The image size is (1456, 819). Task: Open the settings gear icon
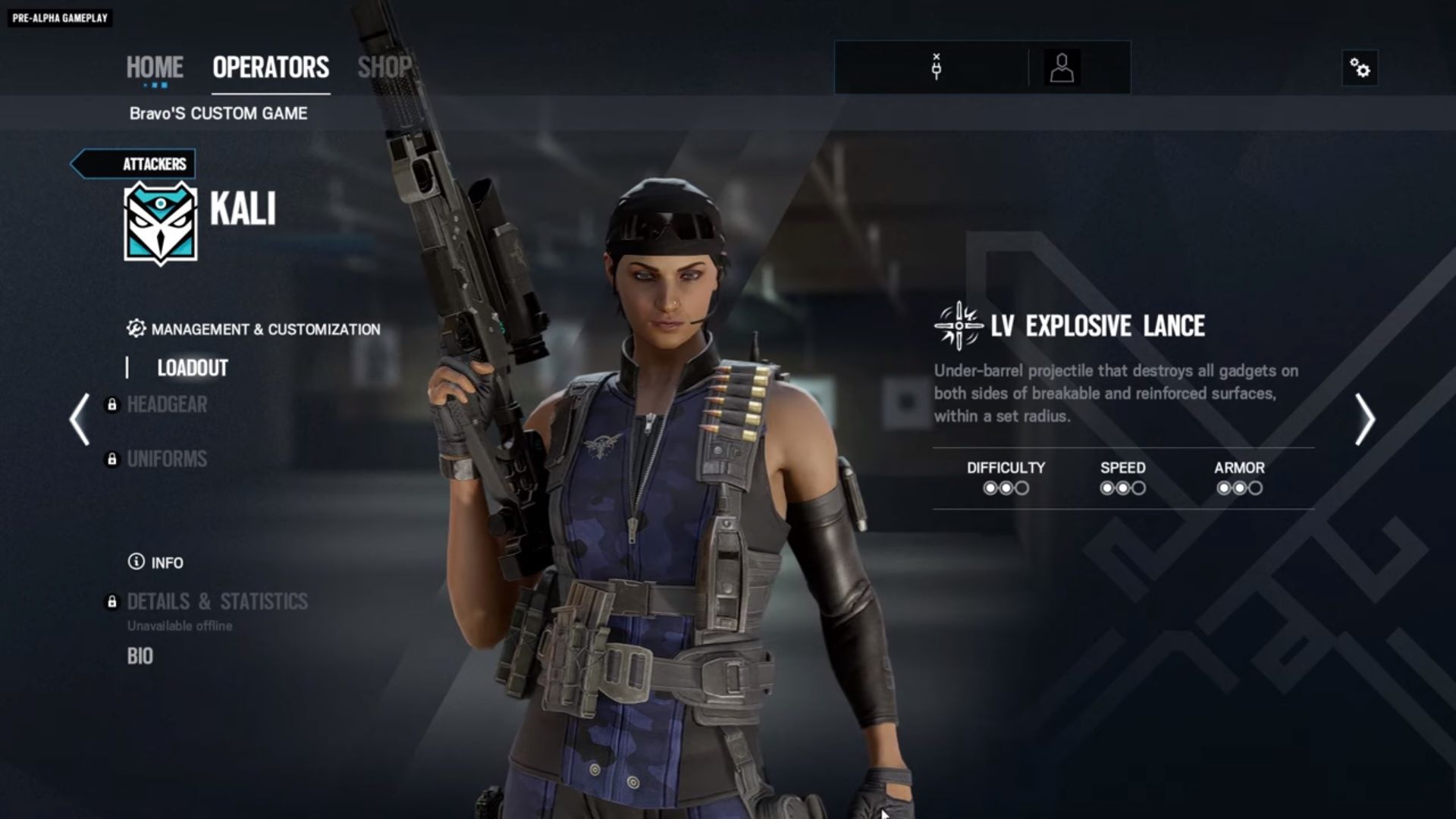pos(1360,67)
